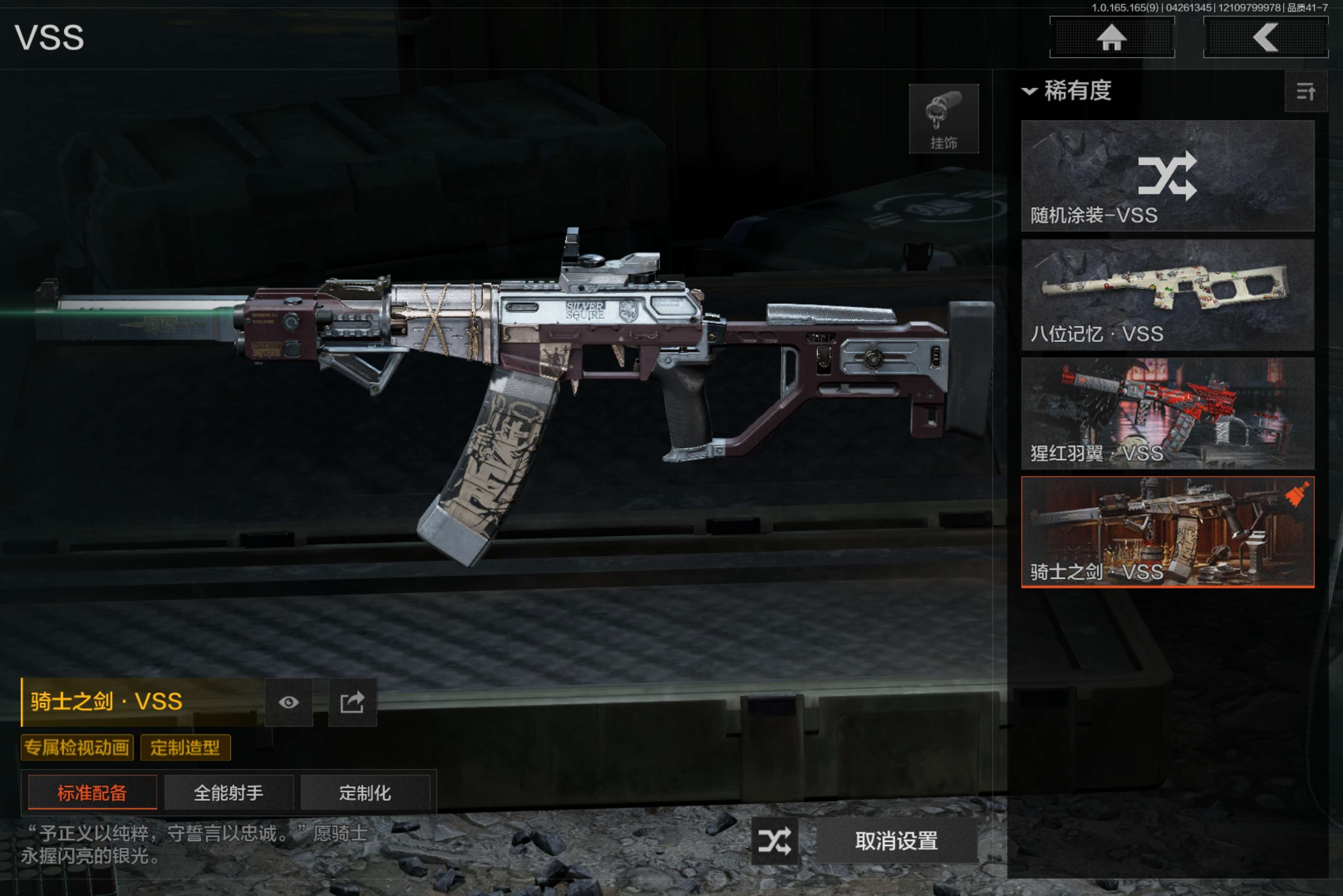Click the 取消设置 button
Screen dimensions: 1343x896
pos(896,841)
